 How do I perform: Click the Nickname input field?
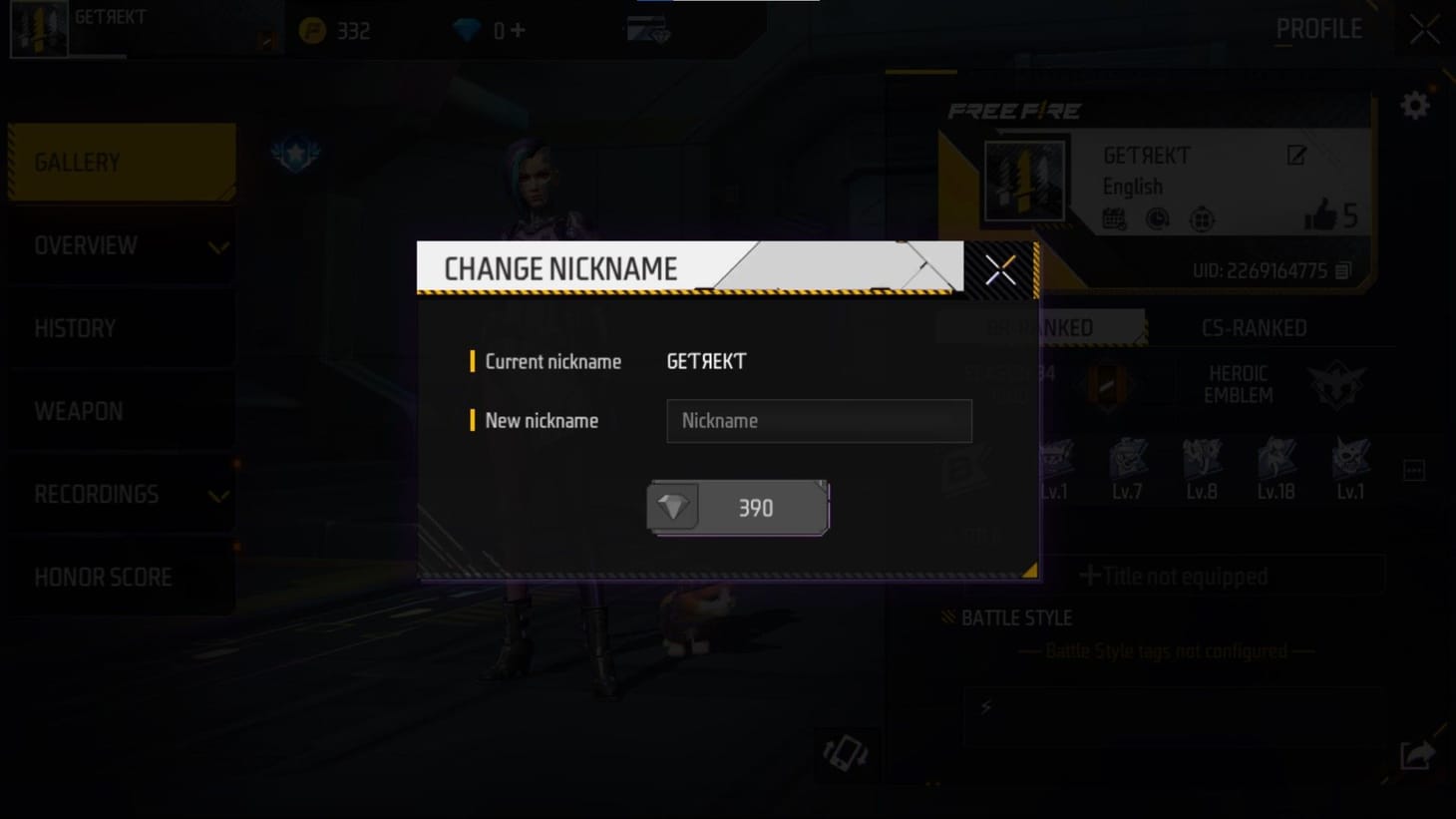pyautogui.click(x=818, y=420)
